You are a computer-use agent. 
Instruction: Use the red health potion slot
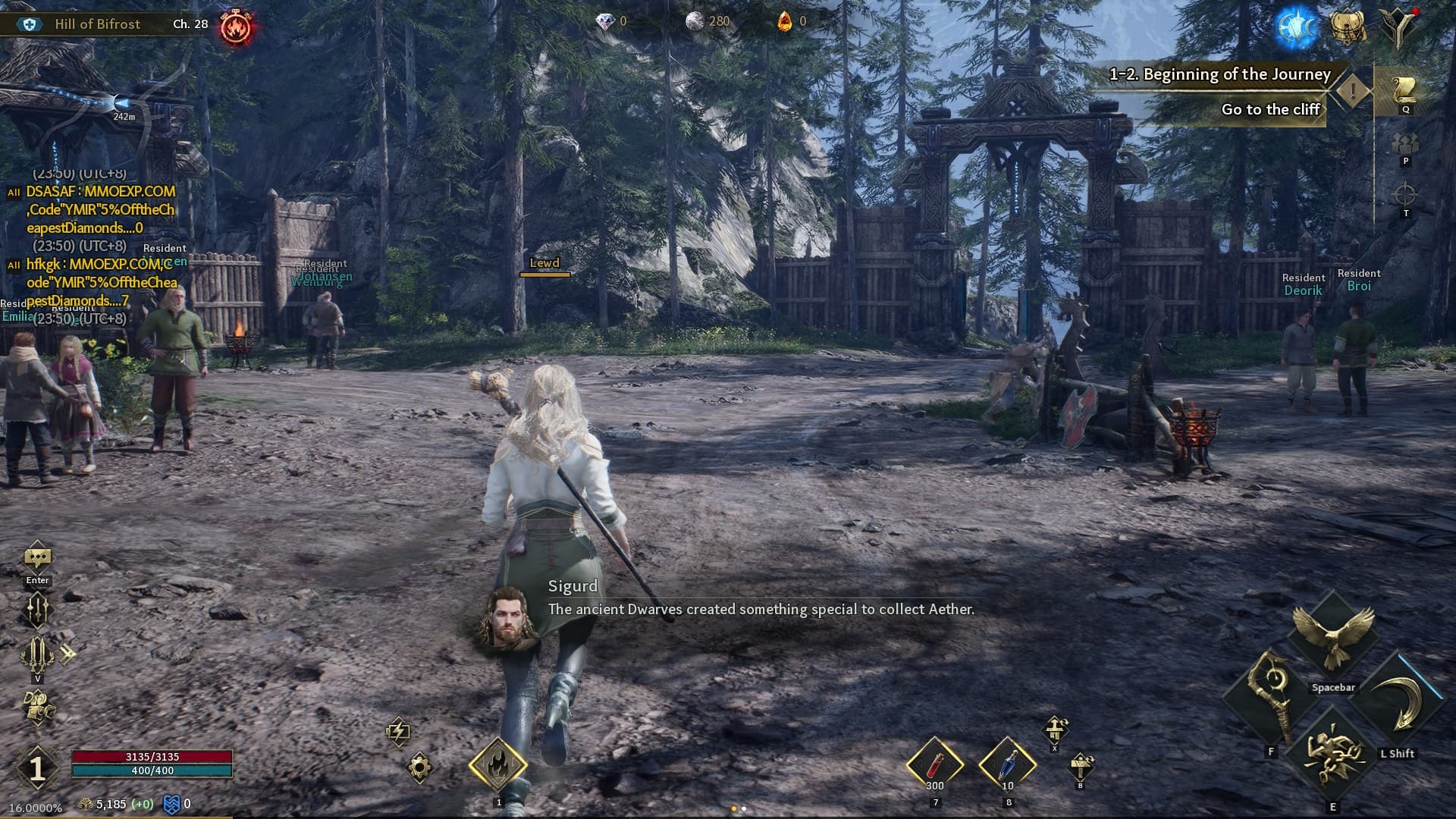coord(934,764)
